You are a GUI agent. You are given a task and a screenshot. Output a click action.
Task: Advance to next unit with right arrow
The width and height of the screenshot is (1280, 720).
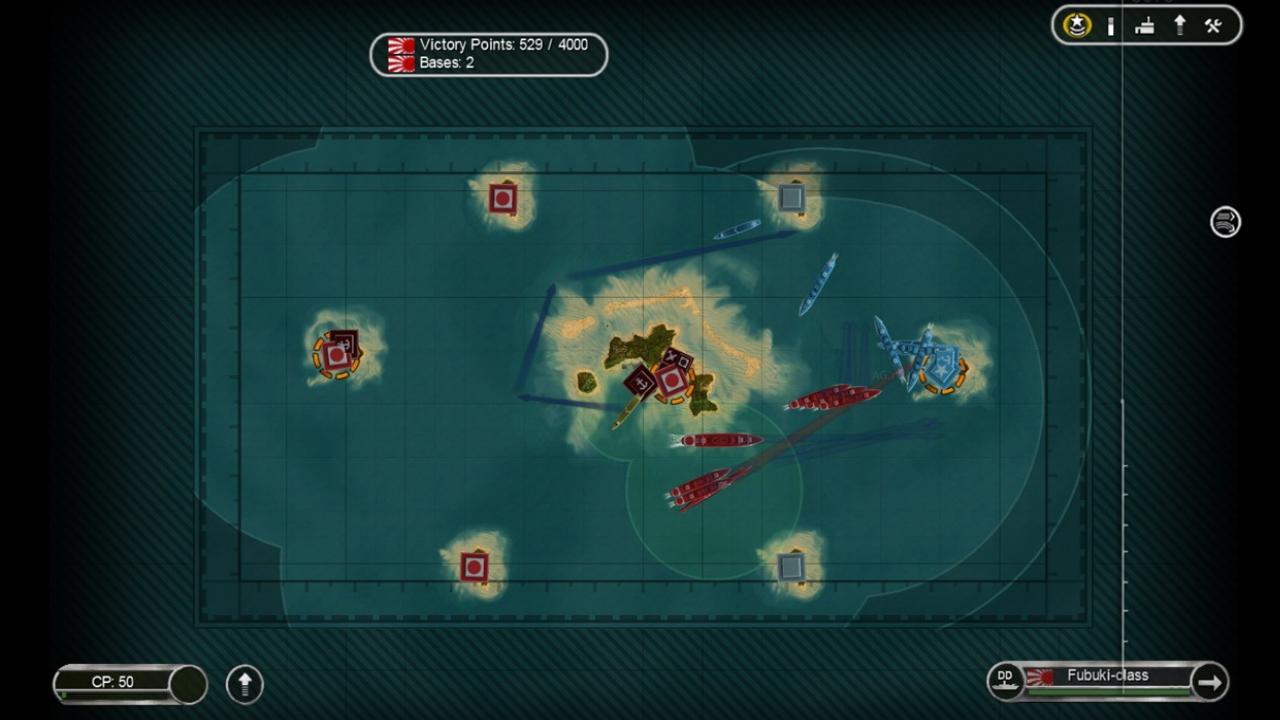coord(1210,681)
